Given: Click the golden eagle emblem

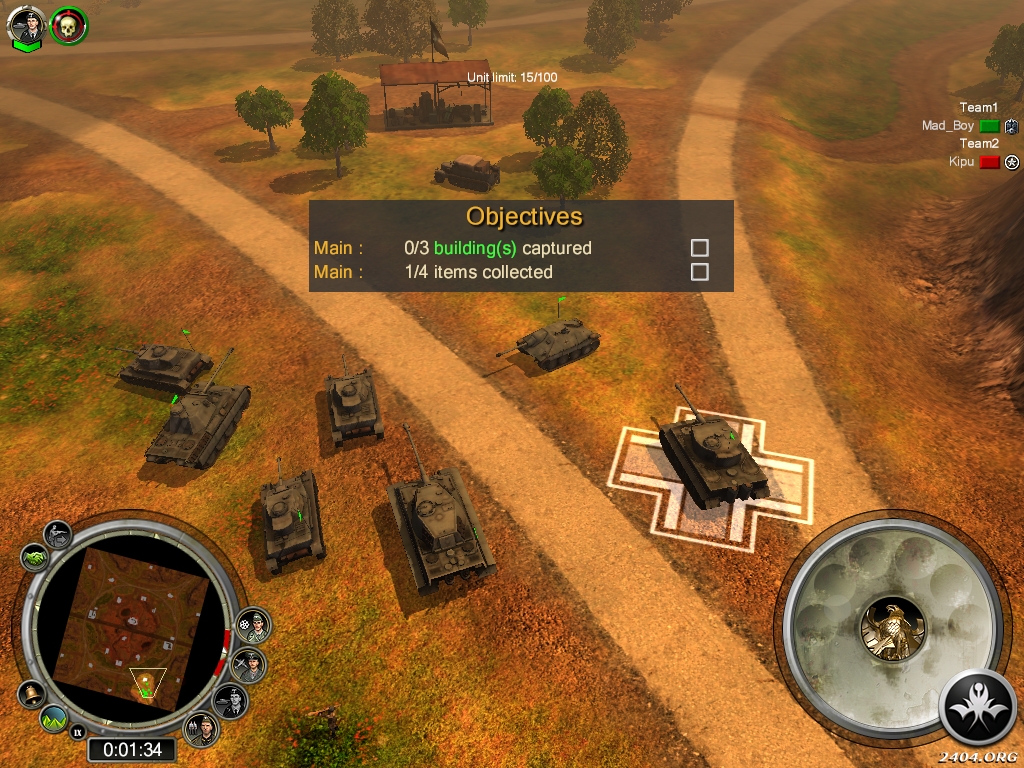Looking at the screenshot, I should coord(892,628).
